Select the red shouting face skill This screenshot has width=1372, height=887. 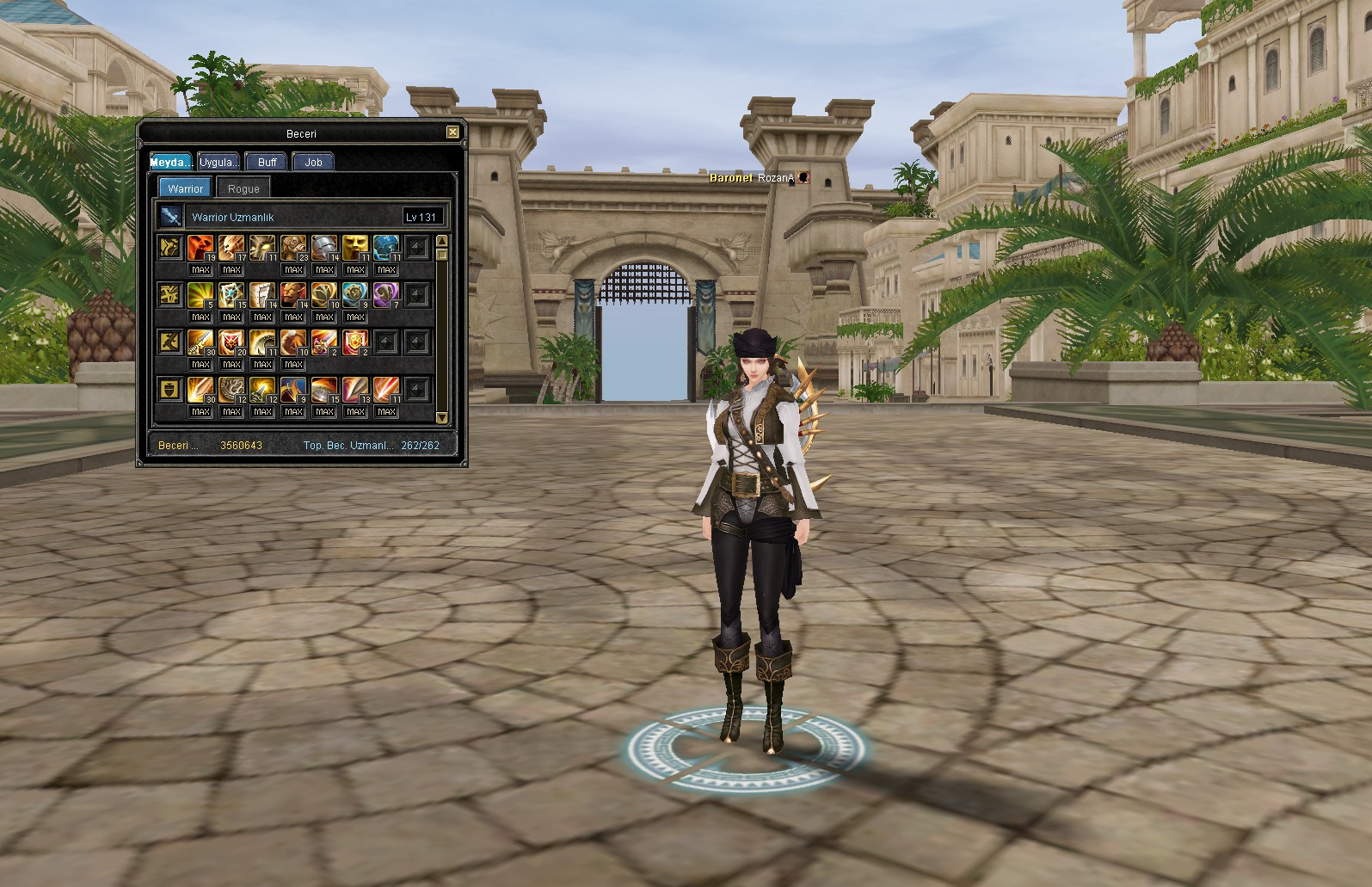pyautogui.click(x=200, y=248)
